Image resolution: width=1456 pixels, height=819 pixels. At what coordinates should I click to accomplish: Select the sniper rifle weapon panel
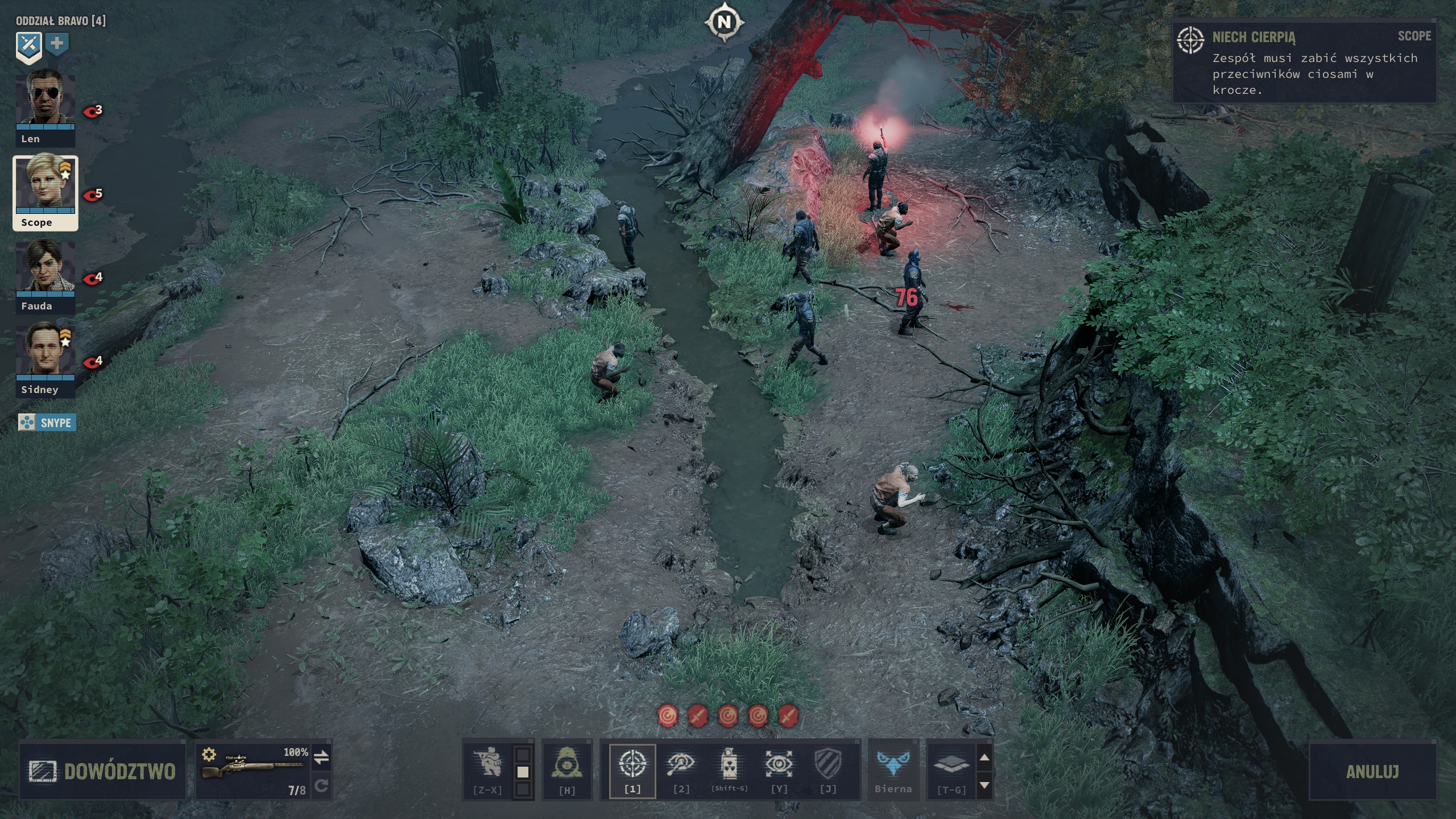(x=253, y=771)
